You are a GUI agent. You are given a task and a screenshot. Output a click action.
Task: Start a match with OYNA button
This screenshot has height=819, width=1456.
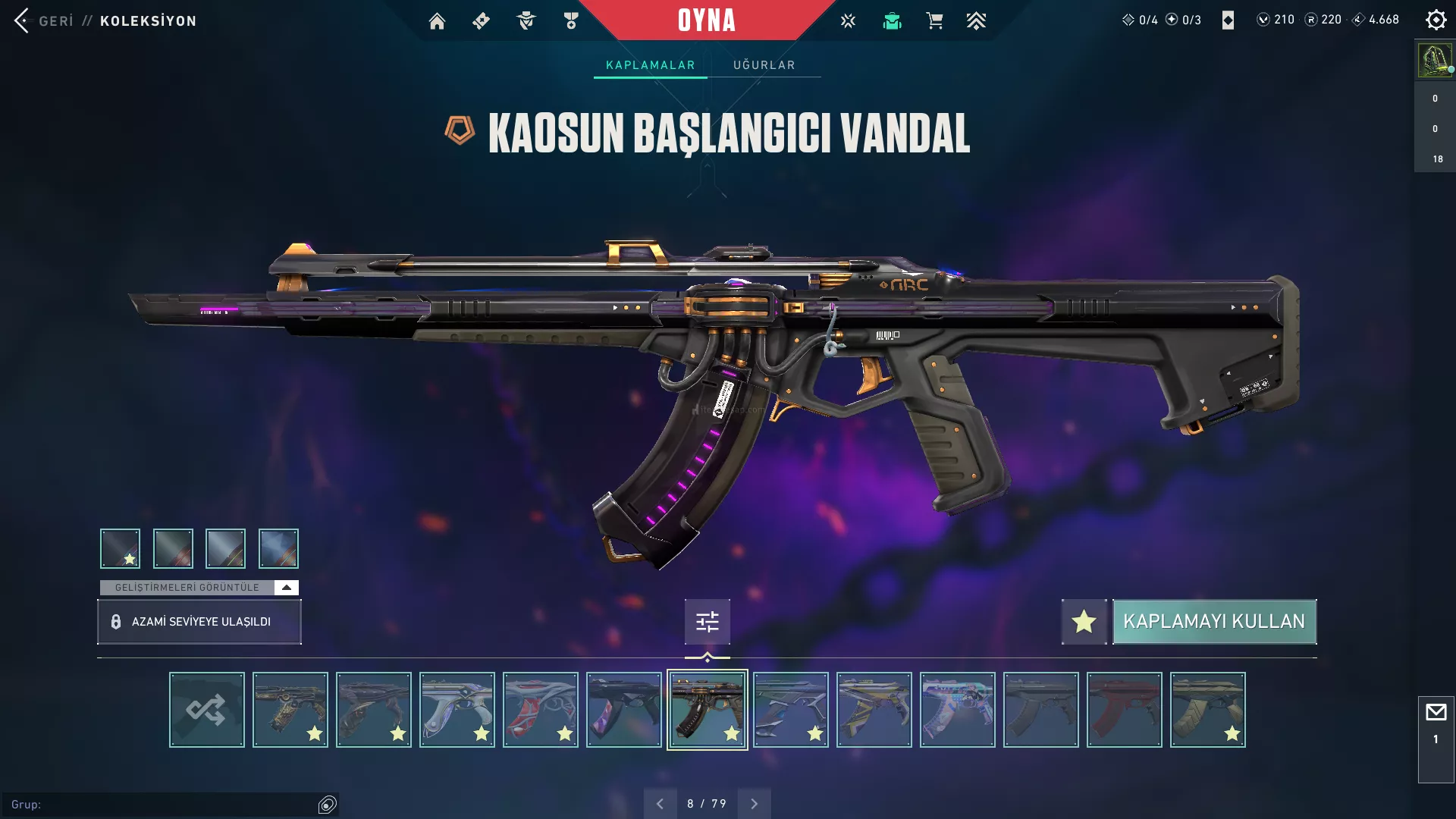coord(706,20)
